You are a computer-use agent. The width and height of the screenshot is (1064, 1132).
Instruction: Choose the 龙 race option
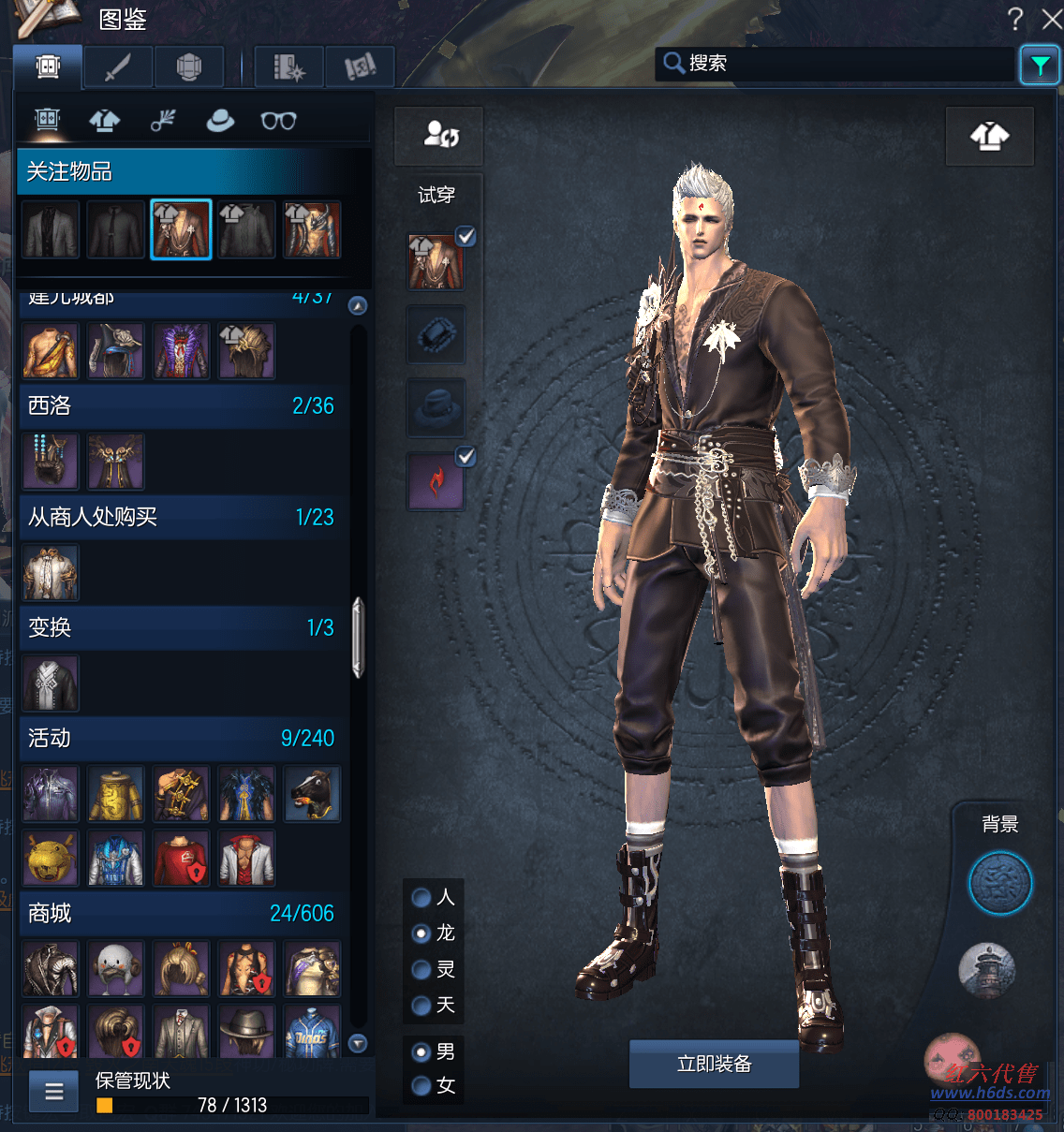tap(422, 934)
